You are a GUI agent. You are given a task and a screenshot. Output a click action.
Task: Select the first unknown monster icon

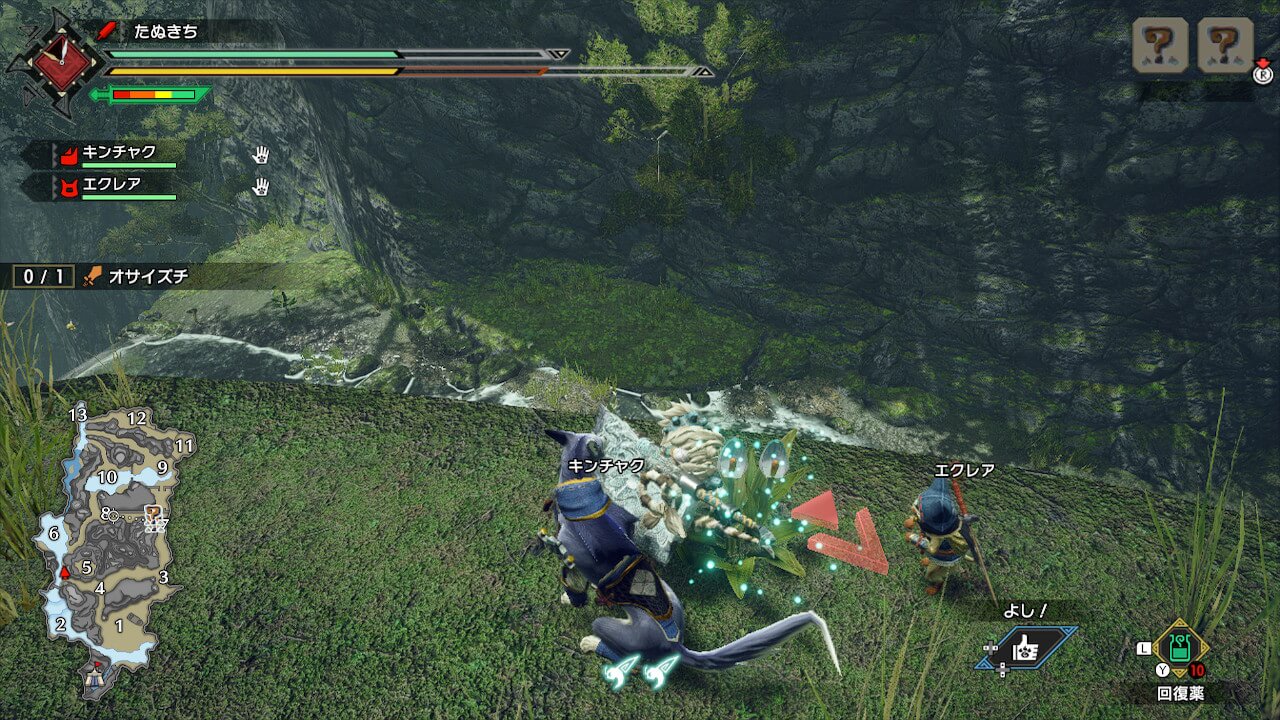point(1160,45)
